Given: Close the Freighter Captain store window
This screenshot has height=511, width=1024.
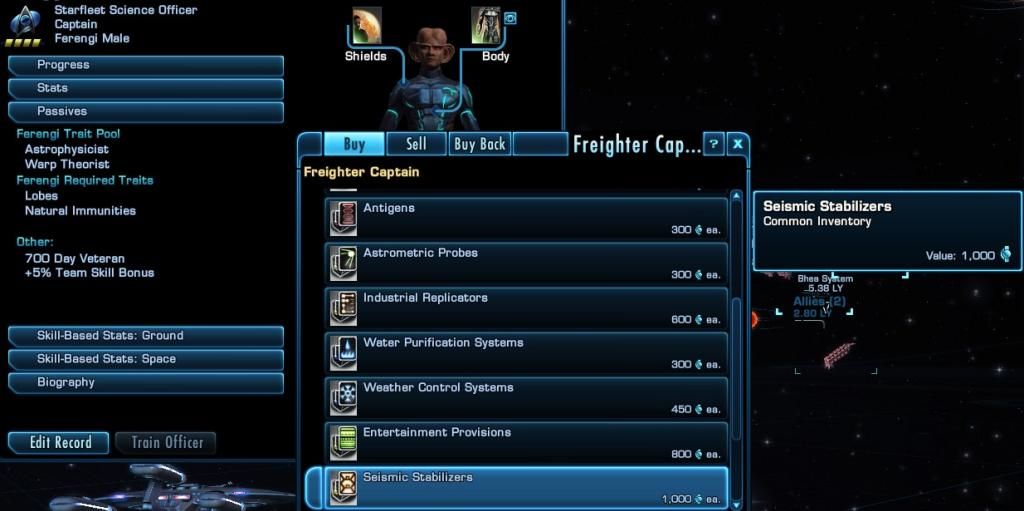Looking at the screenshot, I should (x=737, y=144).
